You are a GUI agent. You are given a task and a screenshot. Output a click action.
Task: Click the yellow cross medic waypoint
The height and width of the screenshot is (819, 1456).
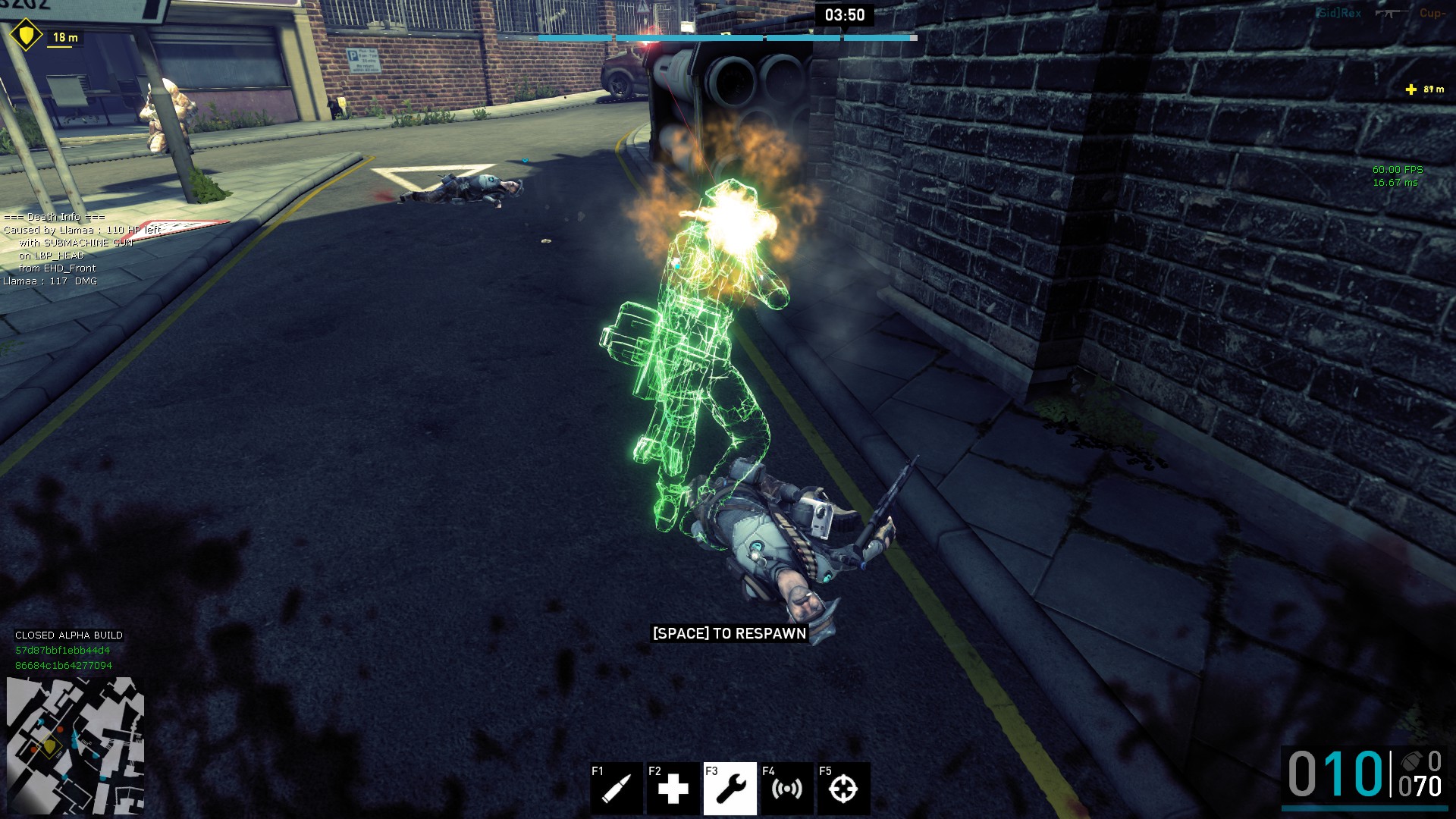click(x=1410, y=89)
